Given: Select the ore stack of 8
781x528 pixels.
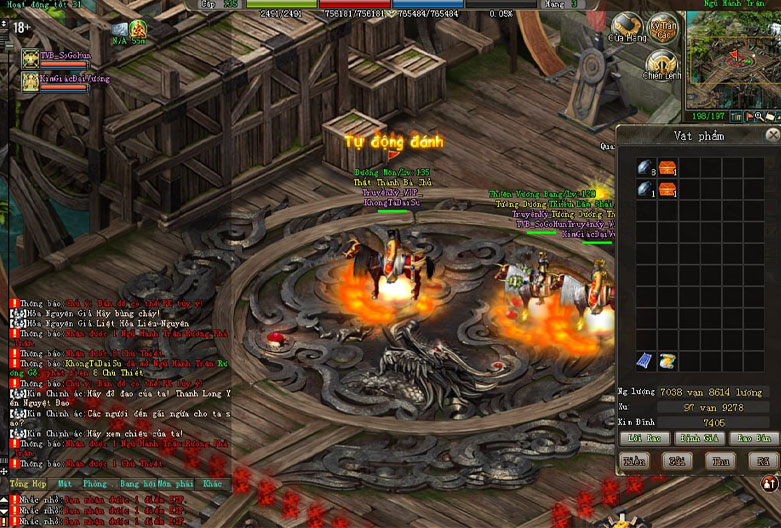Looking at the screenshot, I should coord(646,167).
